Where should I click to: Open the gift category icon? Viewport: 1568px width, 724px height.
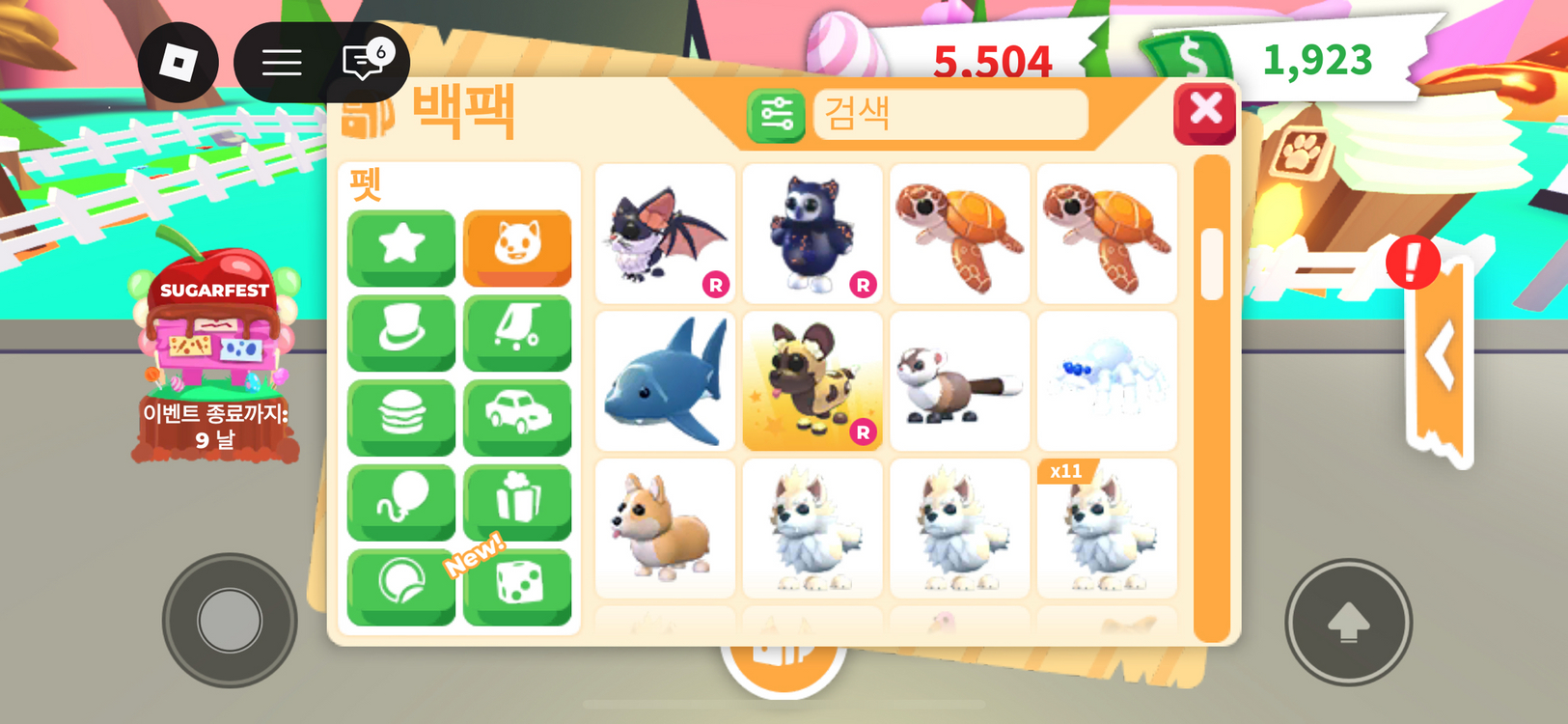coord(517,501)
